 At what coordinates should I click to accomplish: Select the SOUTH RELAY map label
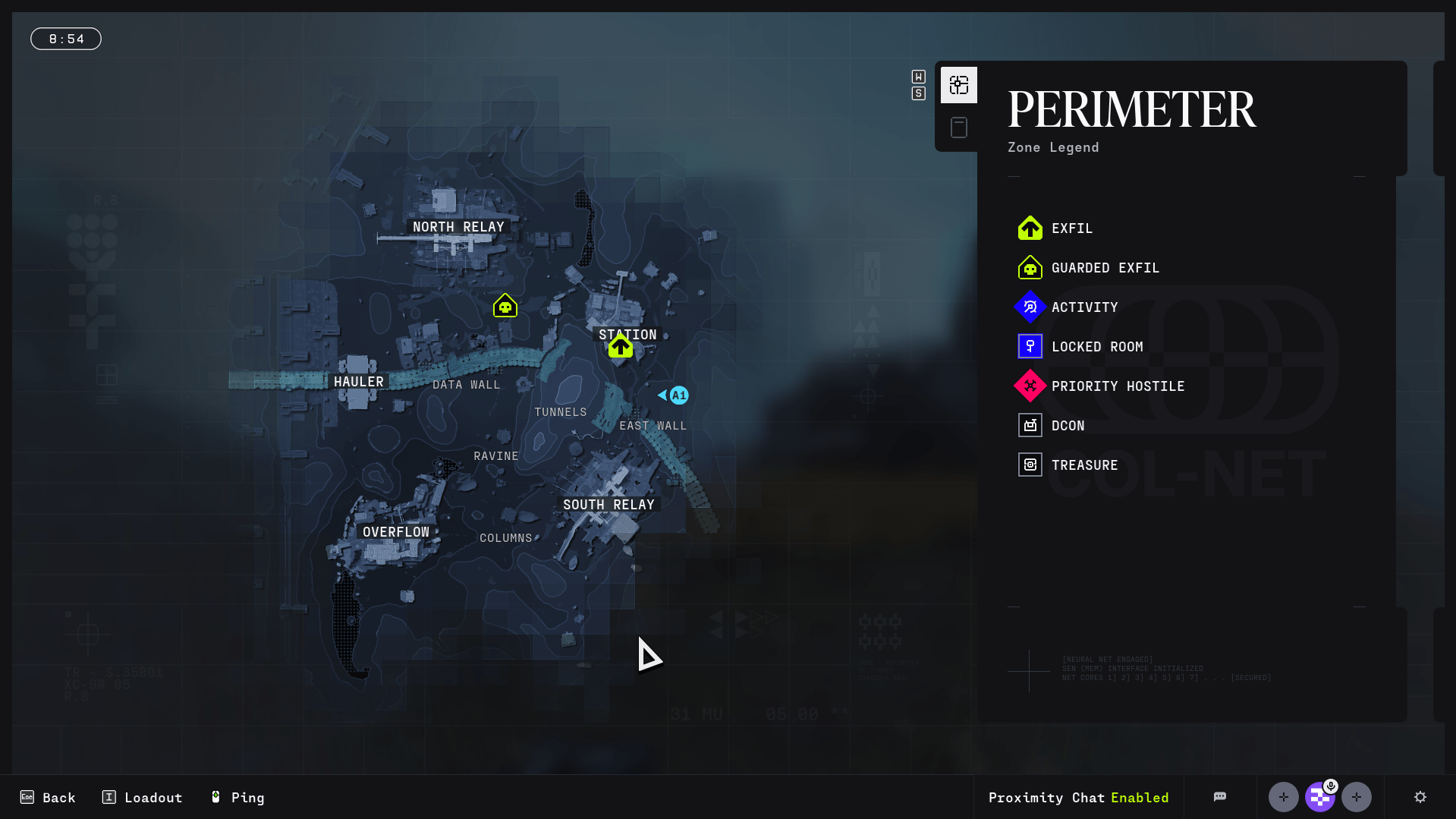[x=609, y=505]
